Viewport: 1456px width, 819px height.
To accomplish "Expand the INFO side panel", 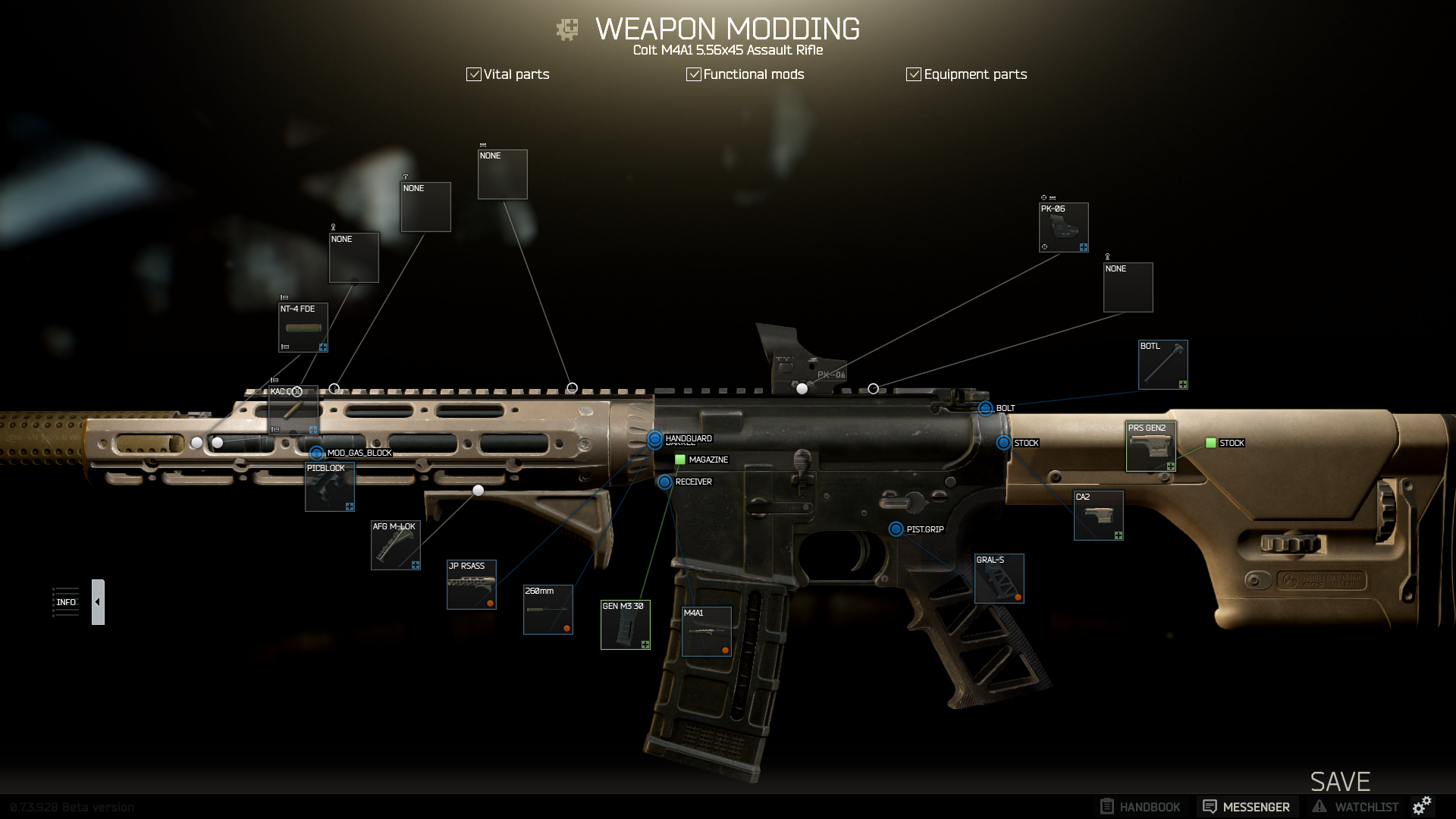I will coord(98,602).
